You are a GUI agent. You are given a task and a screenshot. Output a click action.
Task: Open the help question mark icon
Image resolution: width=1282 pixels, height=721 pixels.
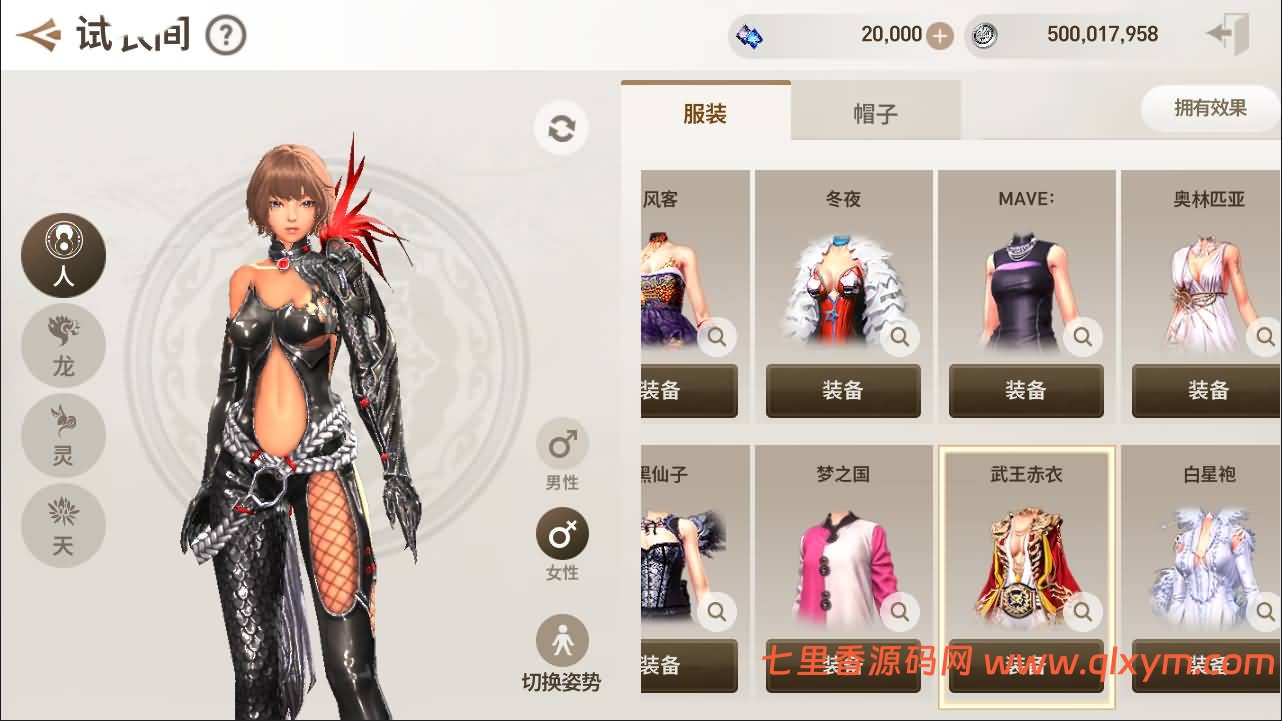click(x=225, y=33)
